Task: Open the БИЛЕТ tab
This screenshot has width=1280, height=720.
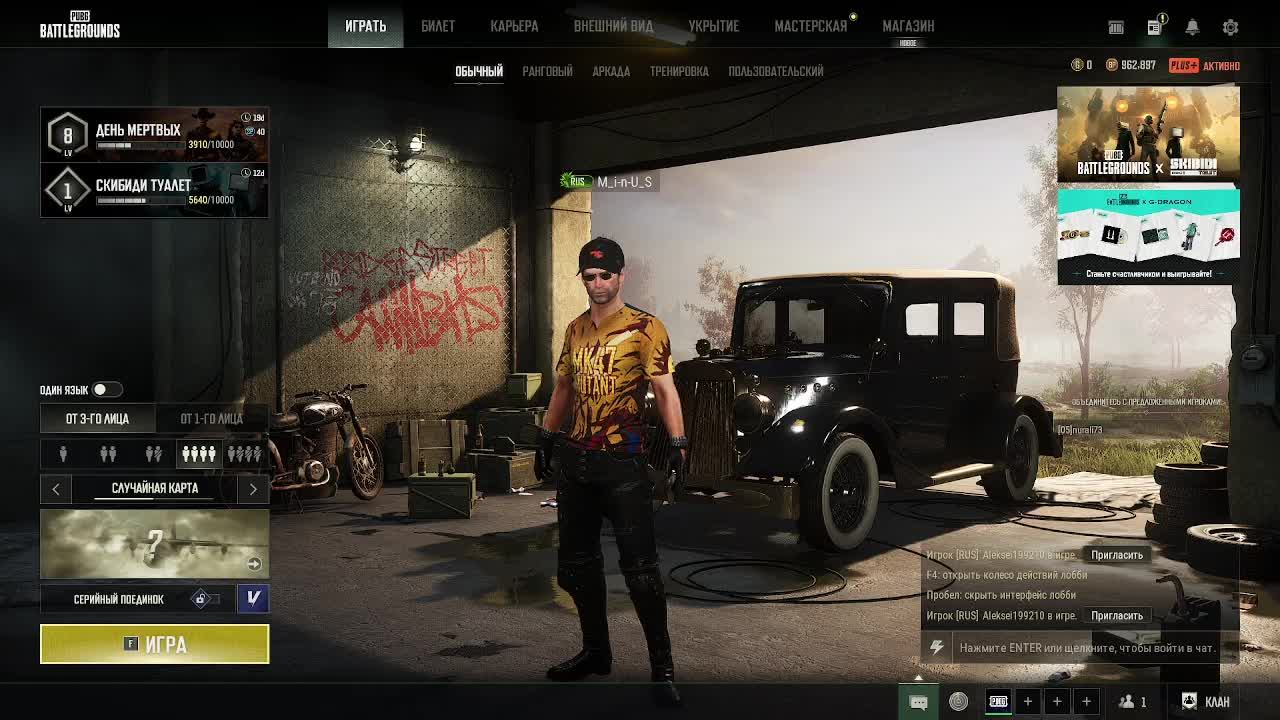Action: tap(437, 26)
